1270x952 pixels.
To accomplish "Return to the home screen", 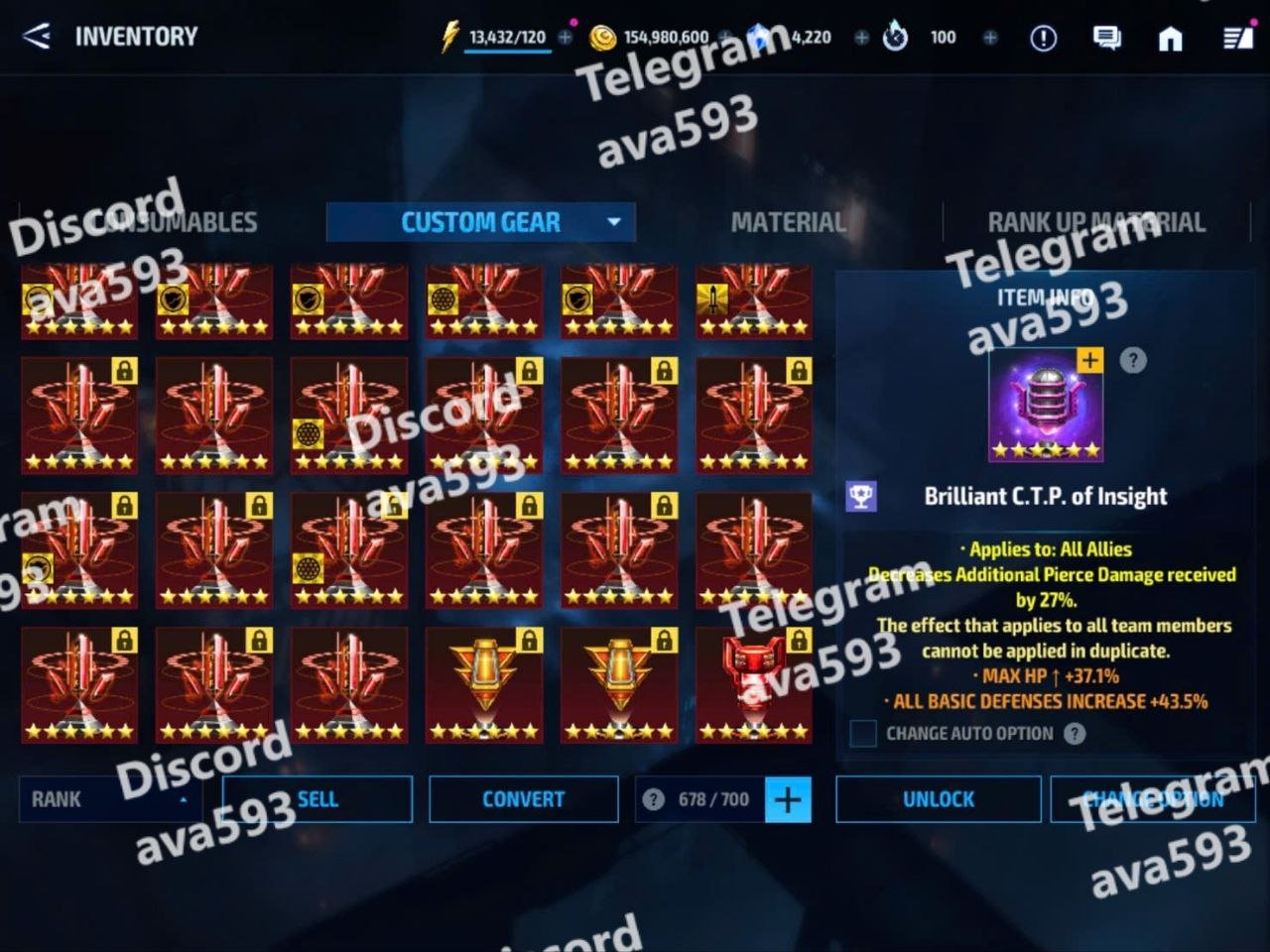I will click(1171, 38).
